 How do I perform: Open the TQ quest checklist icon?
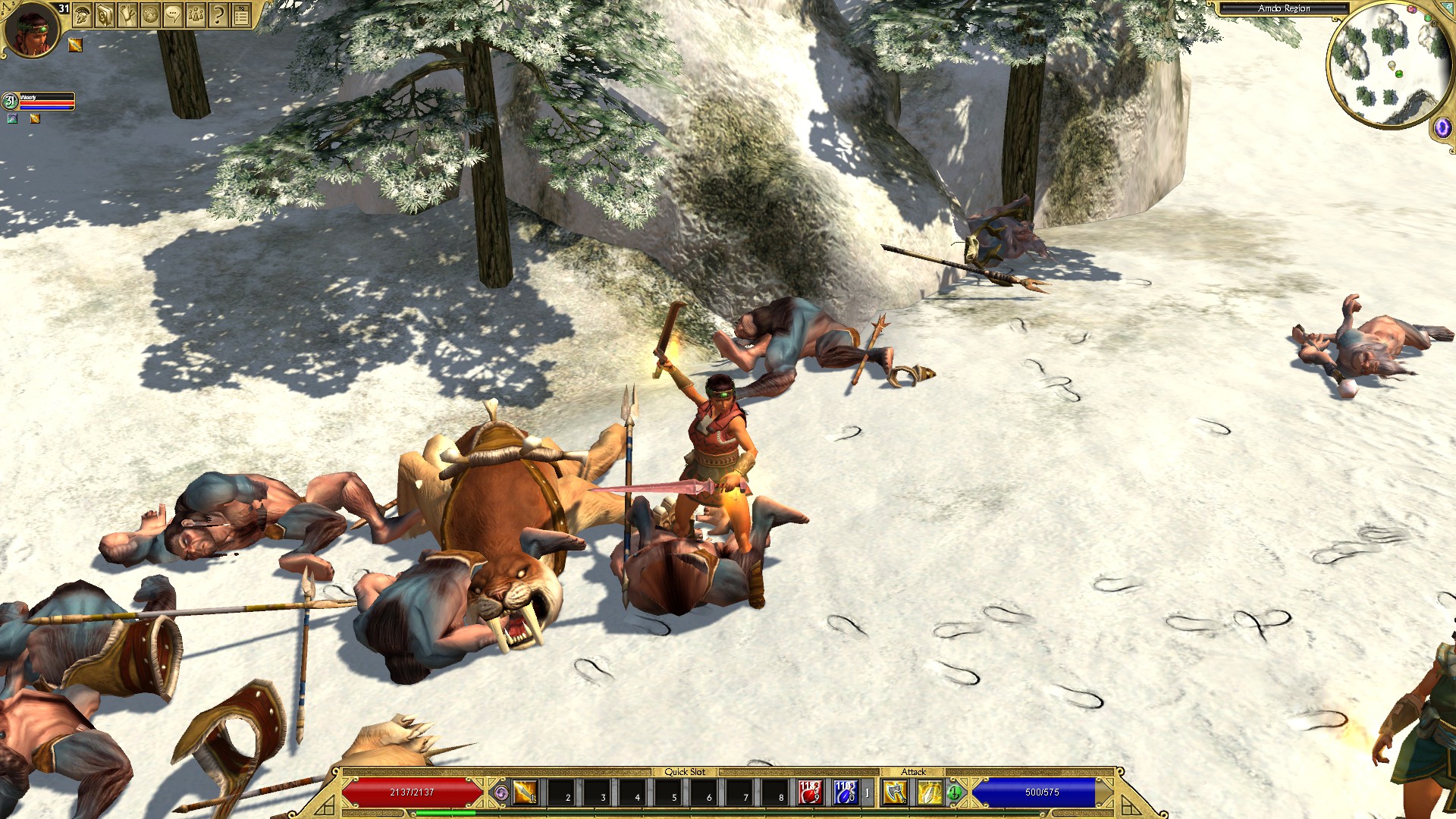point(241,14)
